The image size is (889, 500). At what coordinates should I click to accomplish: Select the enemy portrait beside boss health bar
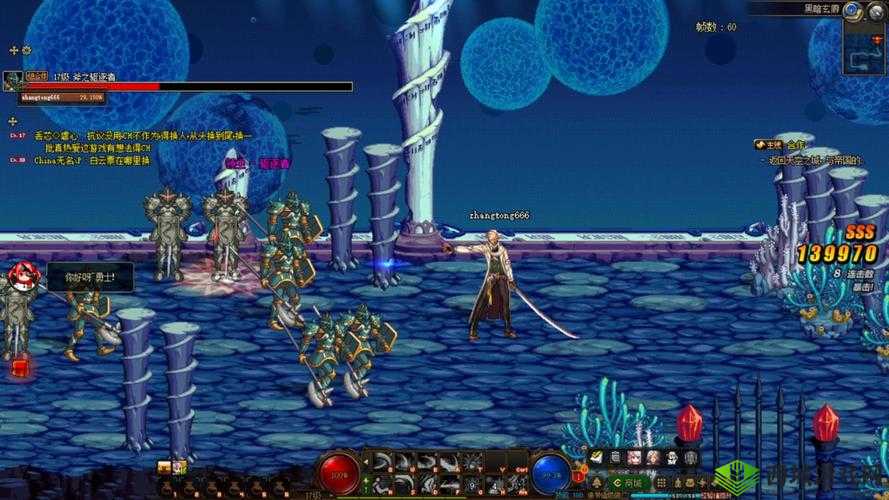12,81
